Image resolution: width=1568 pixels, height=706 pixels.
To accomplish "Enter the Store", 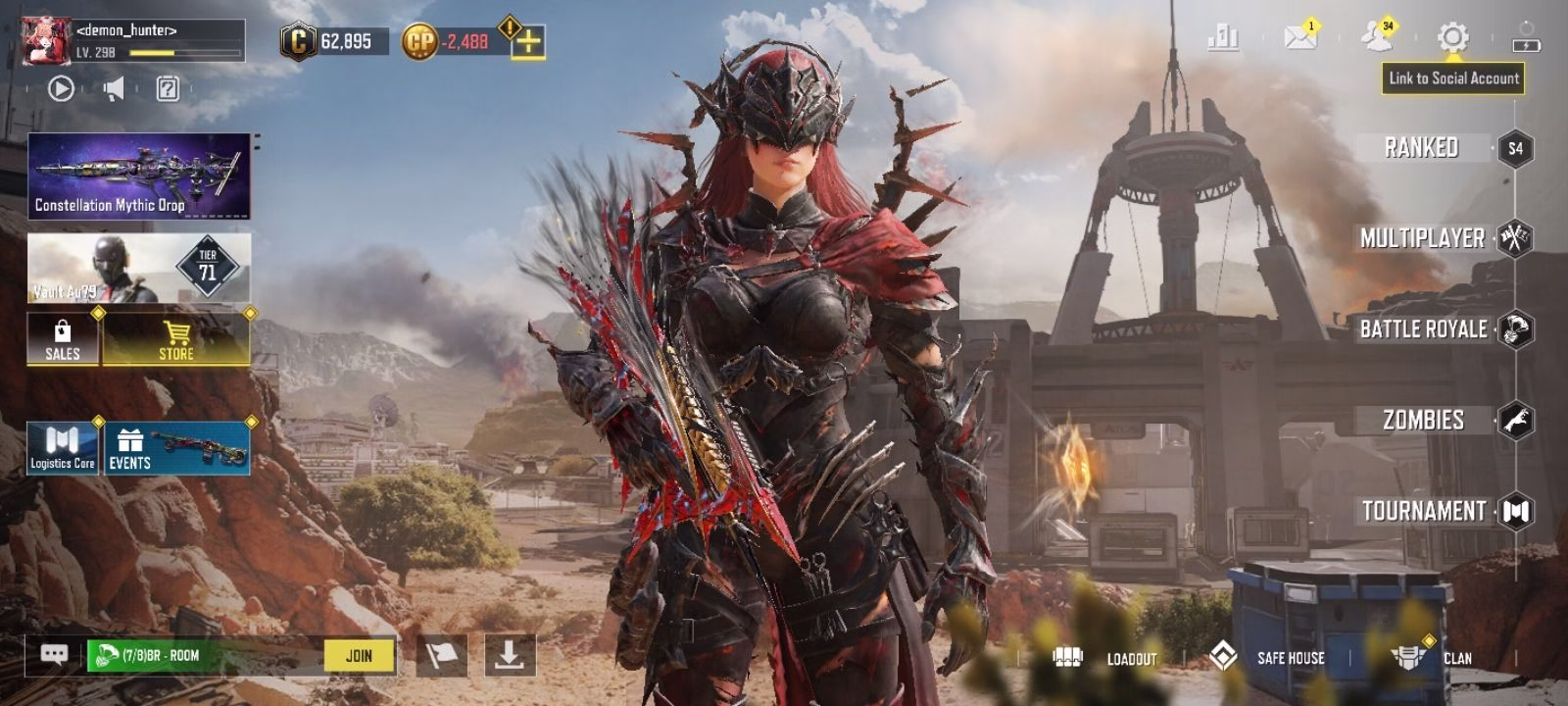I will (176, 339).
